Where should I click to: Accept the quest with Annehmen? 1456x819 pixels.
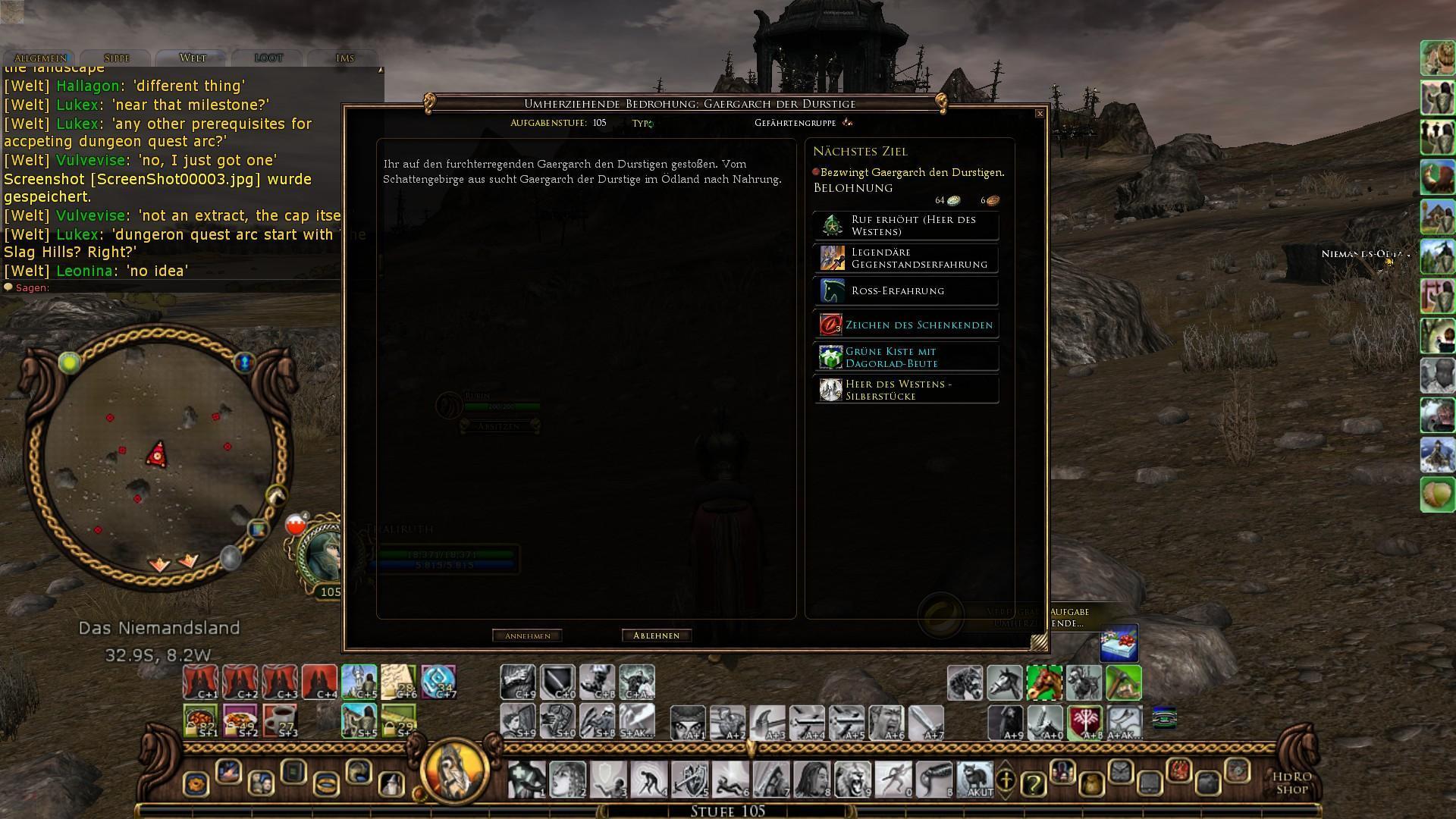[527, 635]
